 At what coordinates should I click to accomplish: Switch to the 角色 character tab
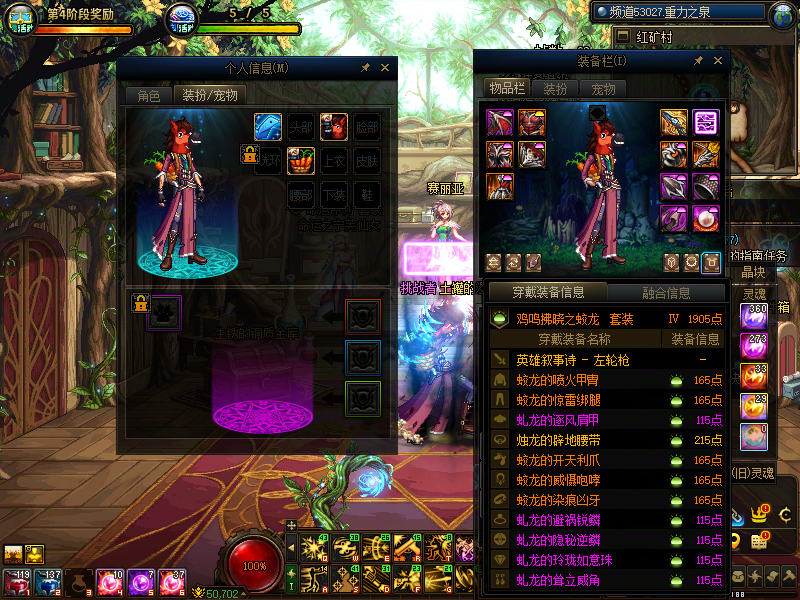(148, 96)
